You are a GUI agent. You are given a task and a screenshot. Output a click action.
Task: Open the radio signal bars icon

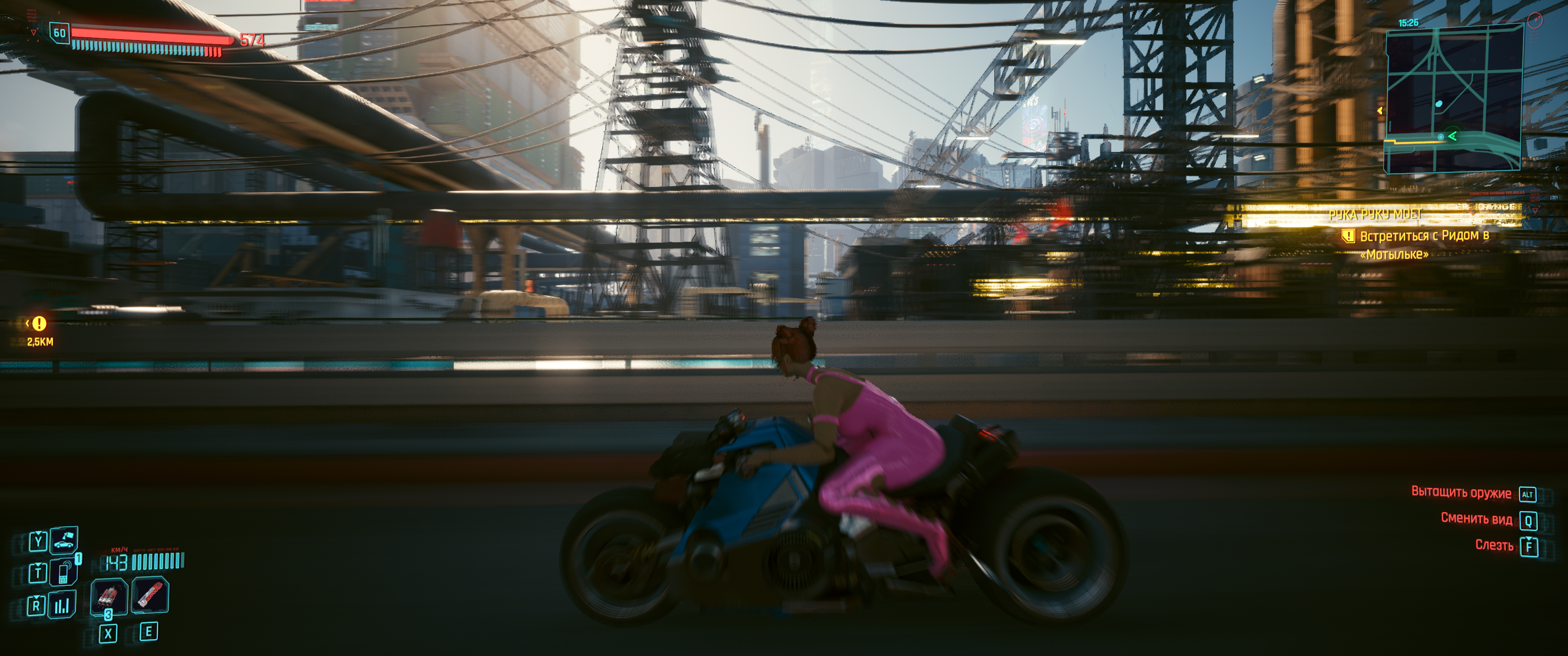pyautogui.click(x=62, y=604)
